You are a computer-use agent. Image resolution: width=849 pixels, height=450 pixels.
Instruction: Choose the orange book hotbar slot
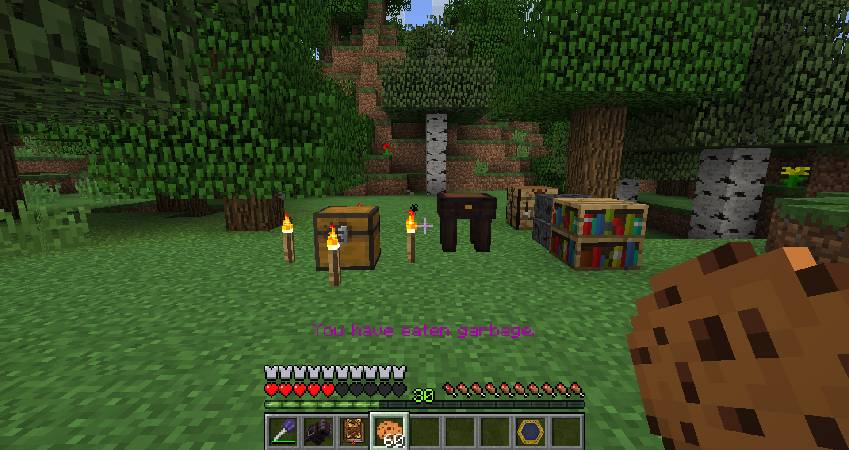point(353,431)
